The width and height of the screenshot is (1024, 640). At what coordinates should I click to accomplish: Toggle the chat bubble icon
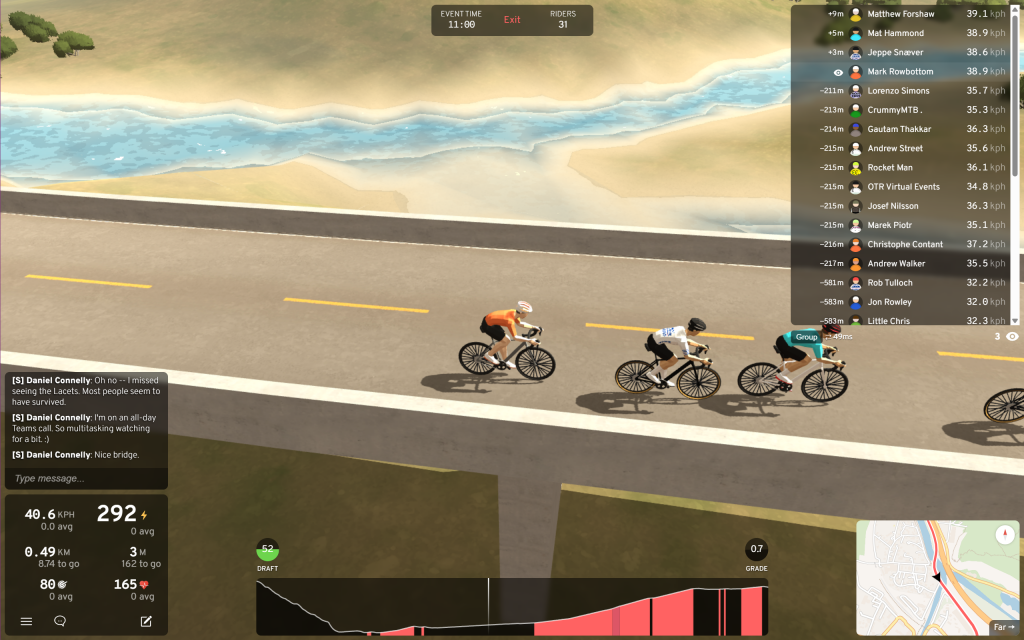coord(60,621)
